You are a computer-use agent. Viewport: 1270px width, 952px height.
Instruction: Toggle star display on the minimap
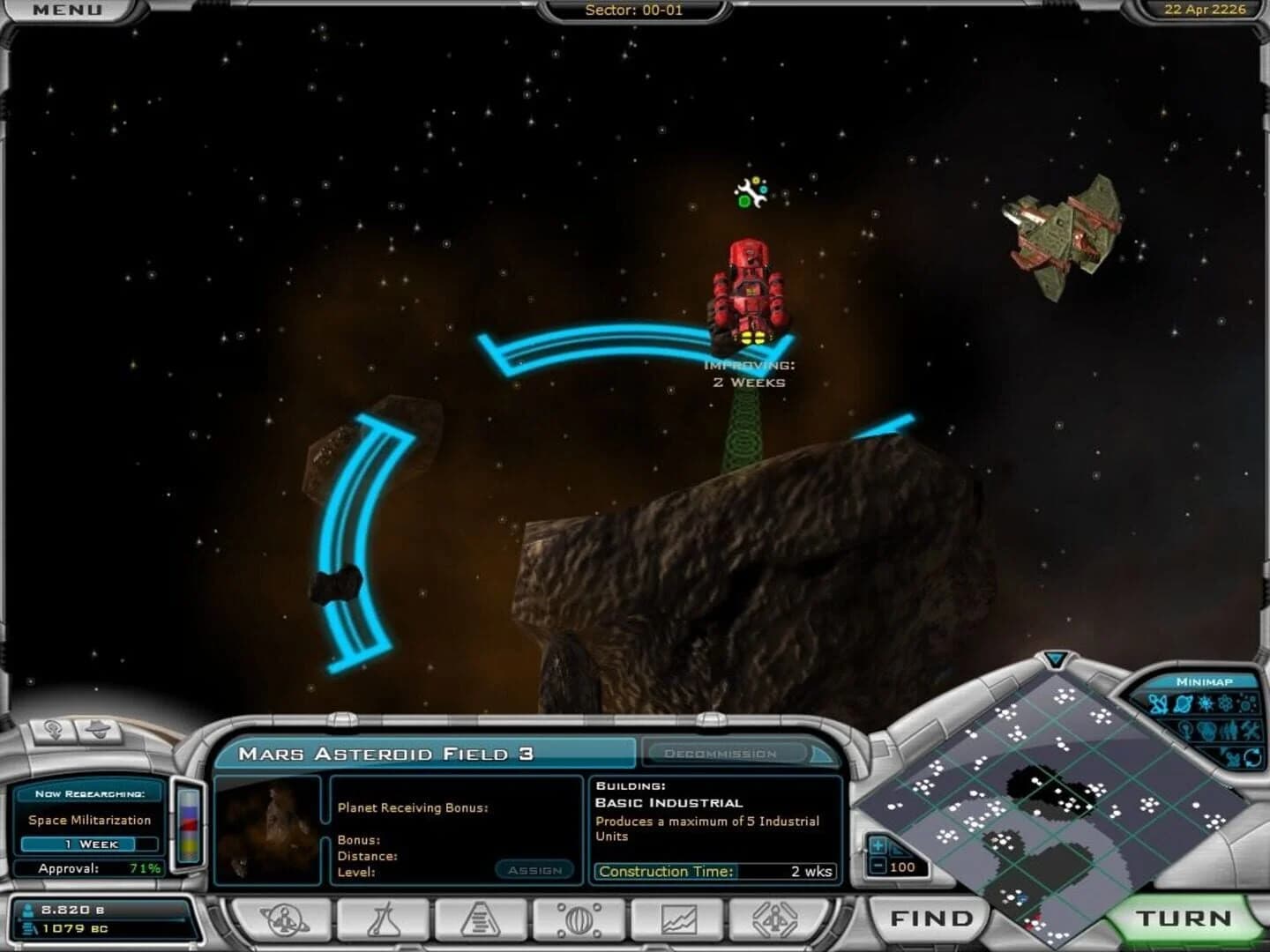[x=1206, y=703]
